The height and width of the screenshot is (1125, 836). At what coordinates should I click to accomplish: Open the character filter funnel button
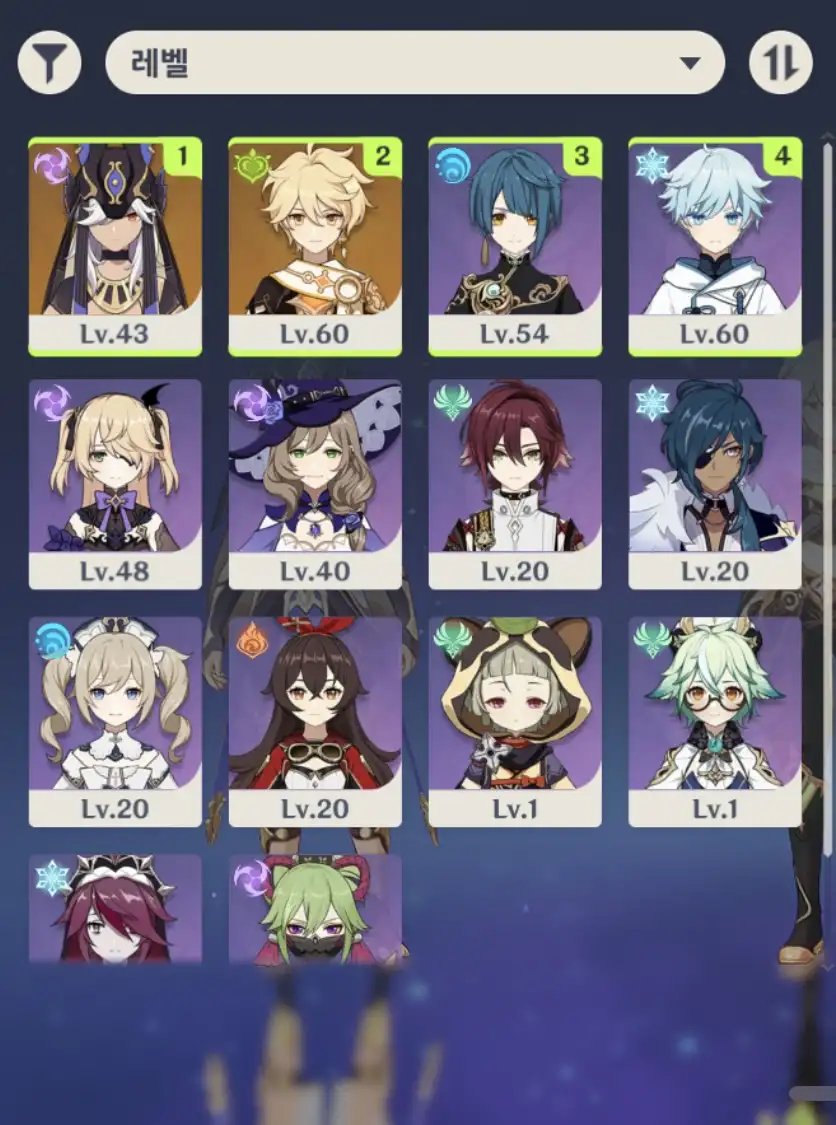pos(49,63)
